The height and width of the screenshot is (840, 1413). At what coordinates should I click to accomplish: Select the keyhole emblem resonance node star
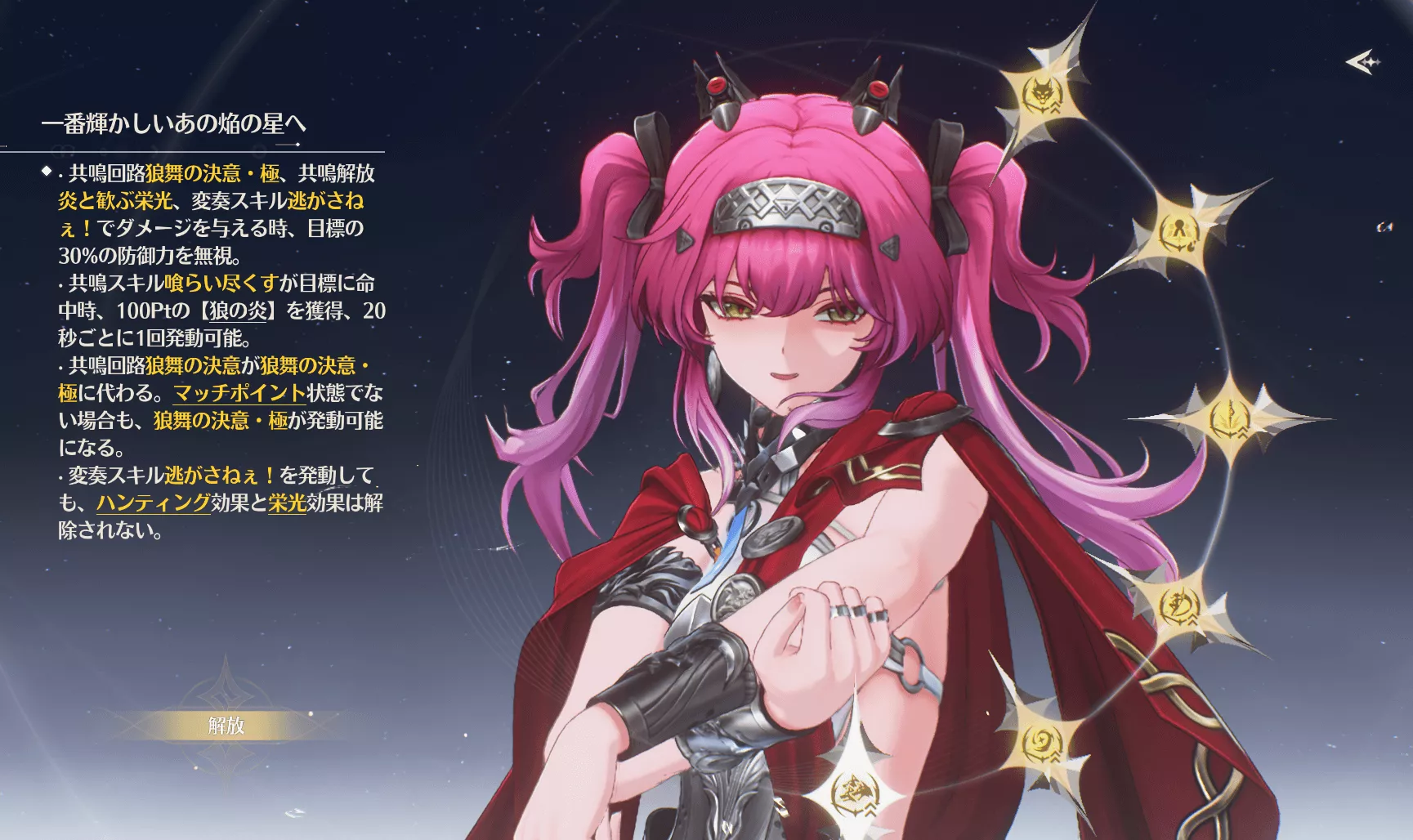[x=1178, y=231]
